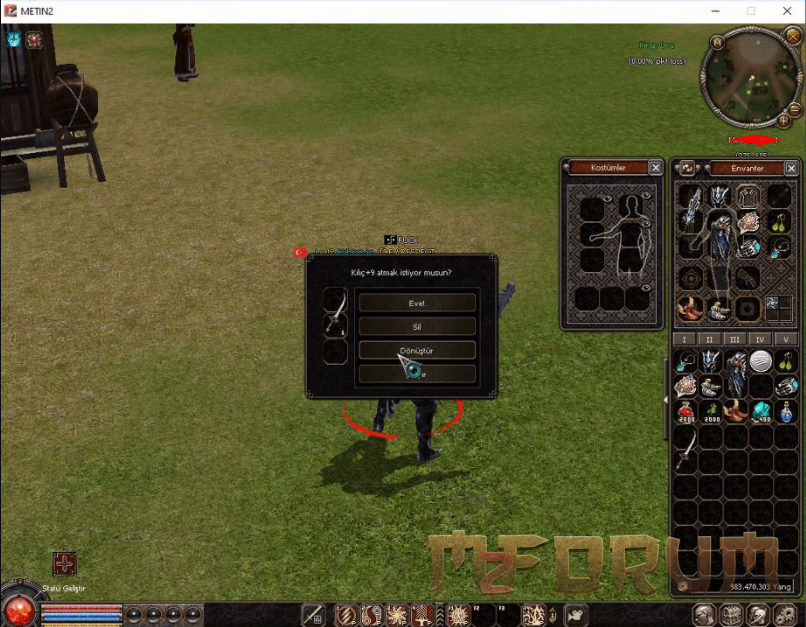This screenshot has height=627, width=806.
Task: Choose the Sil option to delete item
Action: click(x=416, y=326)
